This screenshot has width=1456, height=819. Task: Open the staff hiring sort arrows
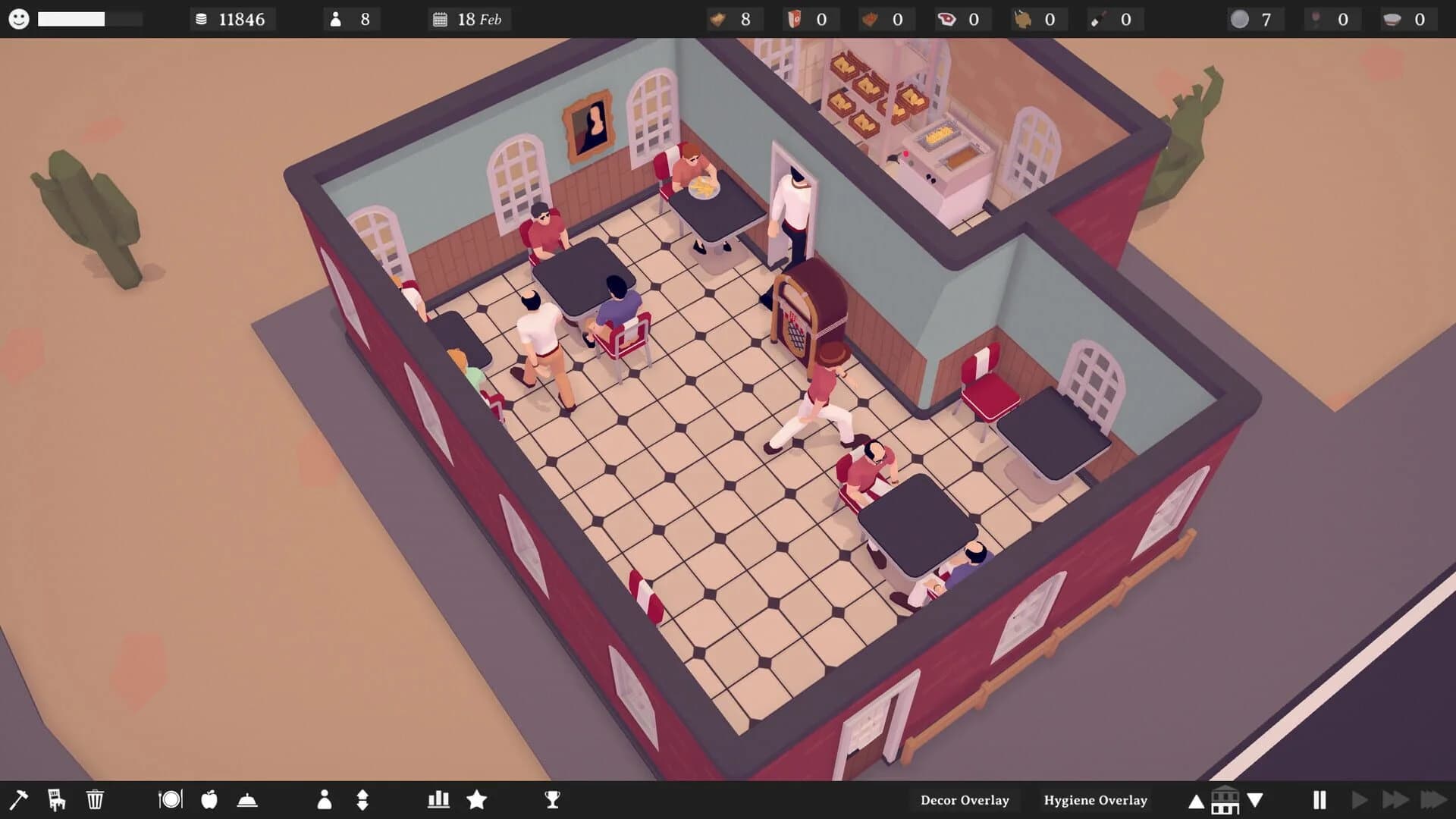pyautogui.click(x=363, y=799)
